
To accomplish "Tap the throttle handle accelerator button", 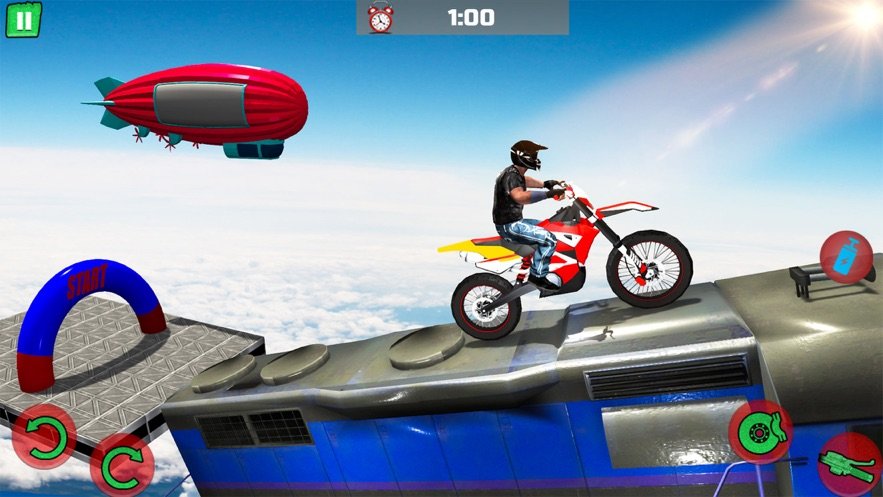I will tap(849, 465).
